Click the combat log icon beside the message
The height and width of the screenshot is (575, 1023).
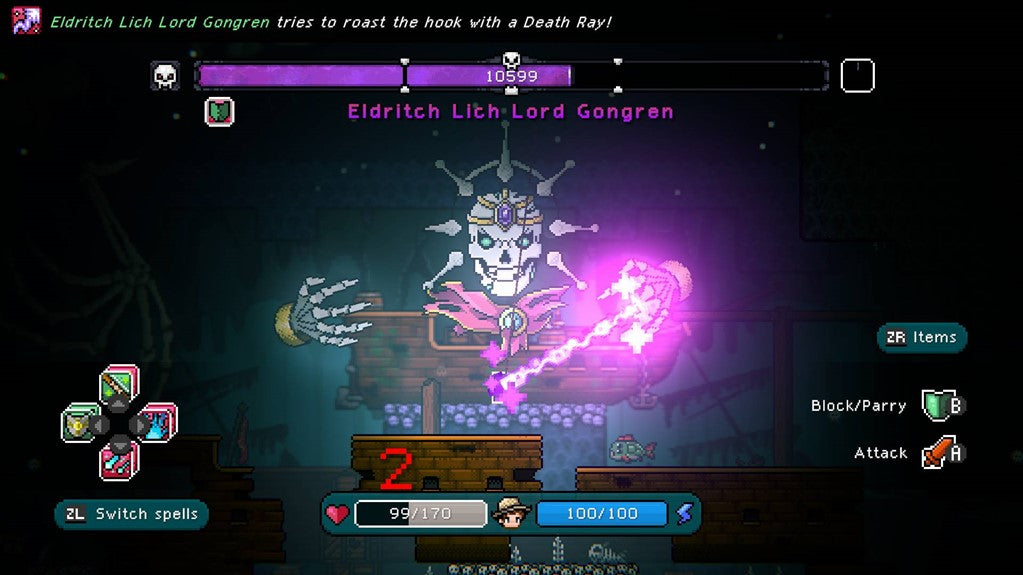(x=26, y=20)
